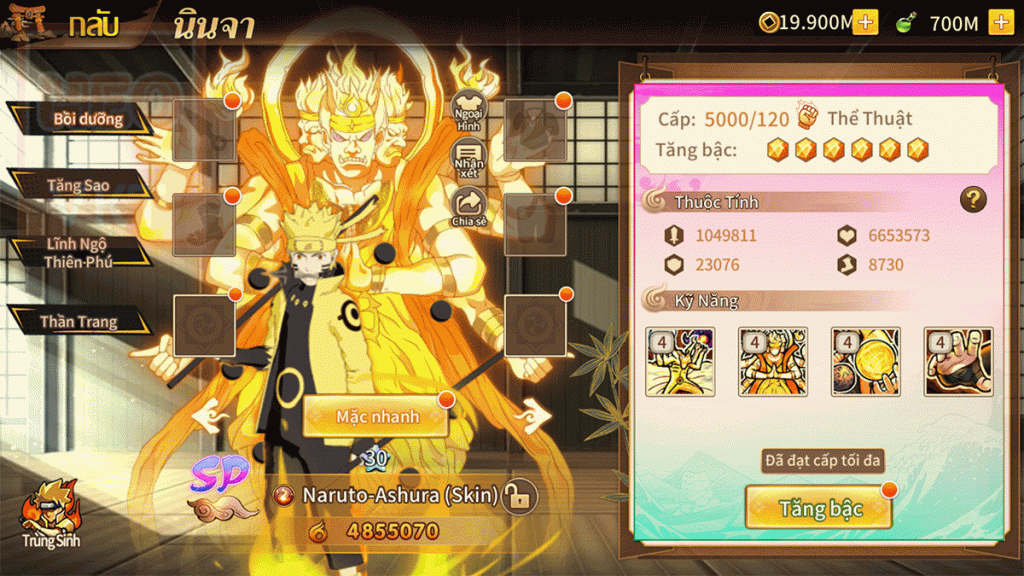The image size is (1024, 576).
Task: View the open hand skill icon
Action: click(958, 362)
